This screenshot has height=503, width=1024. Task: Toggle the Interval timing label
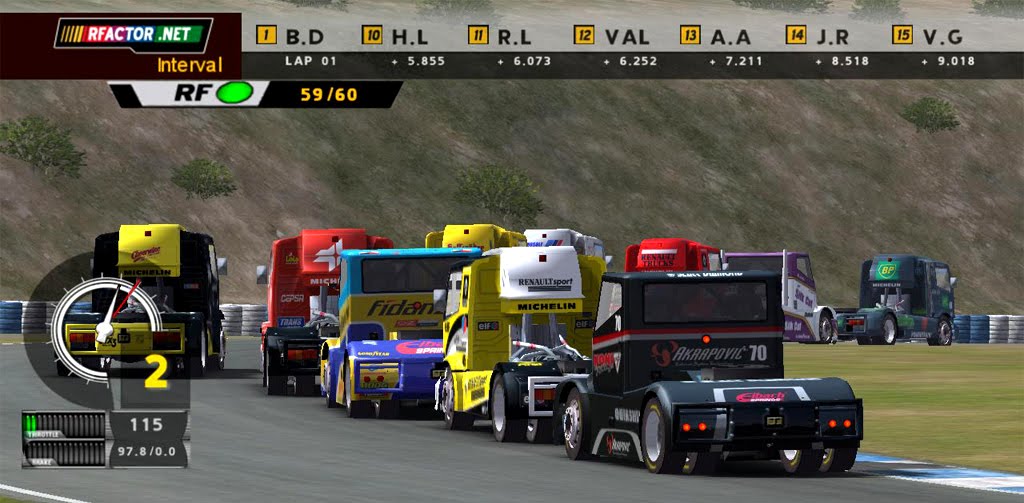click(190, 66)
